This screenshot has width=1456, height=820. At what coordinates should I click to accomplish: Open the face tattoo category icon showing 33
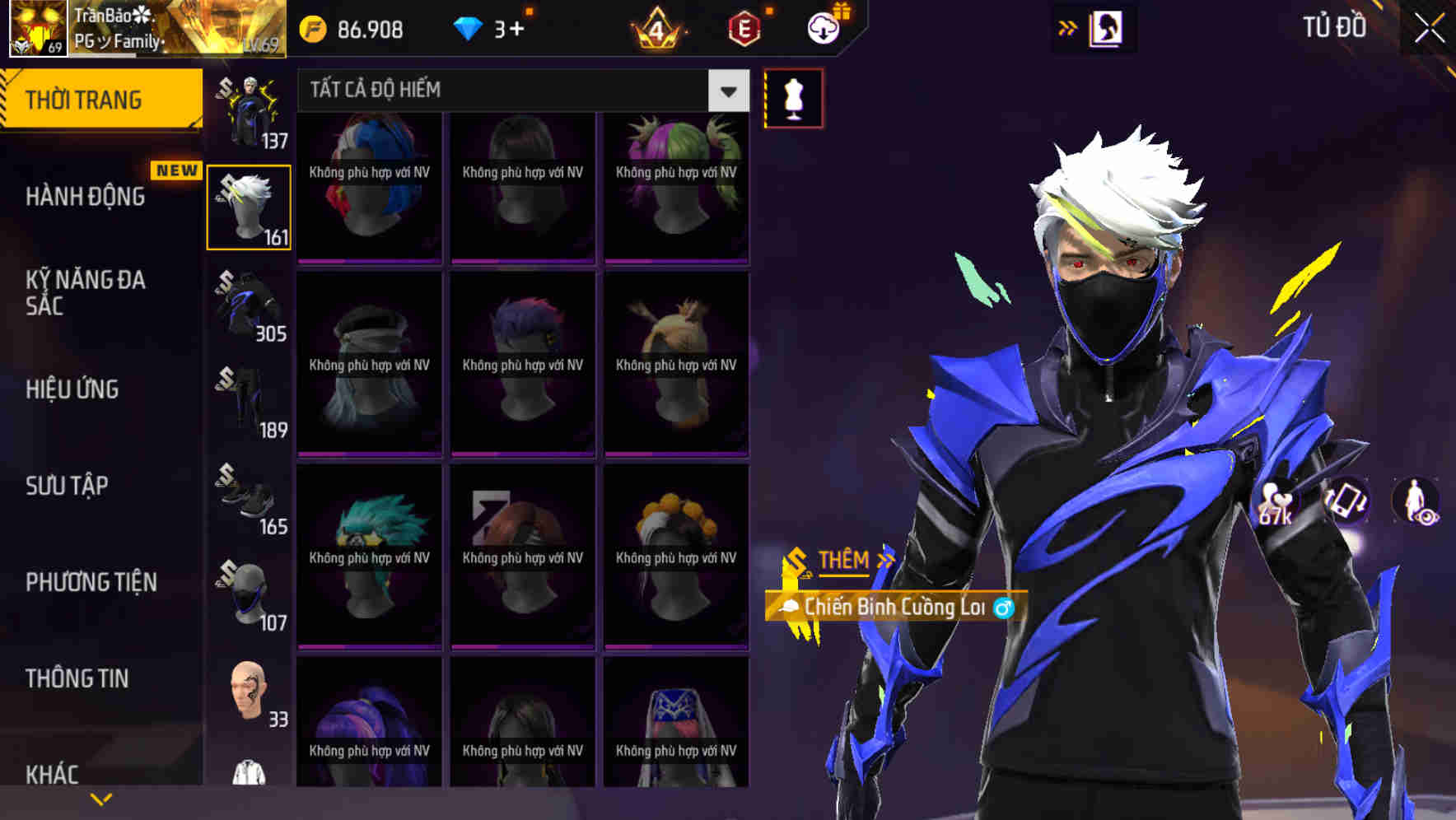pyautogui.click(x=246, y=692)
